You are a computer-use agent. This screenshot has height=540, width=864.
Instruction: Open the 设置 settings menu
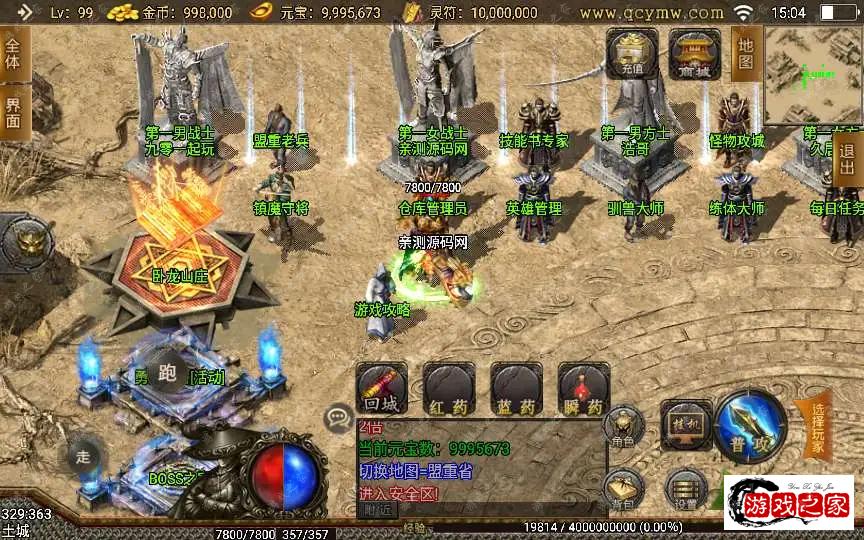point(685,492)
